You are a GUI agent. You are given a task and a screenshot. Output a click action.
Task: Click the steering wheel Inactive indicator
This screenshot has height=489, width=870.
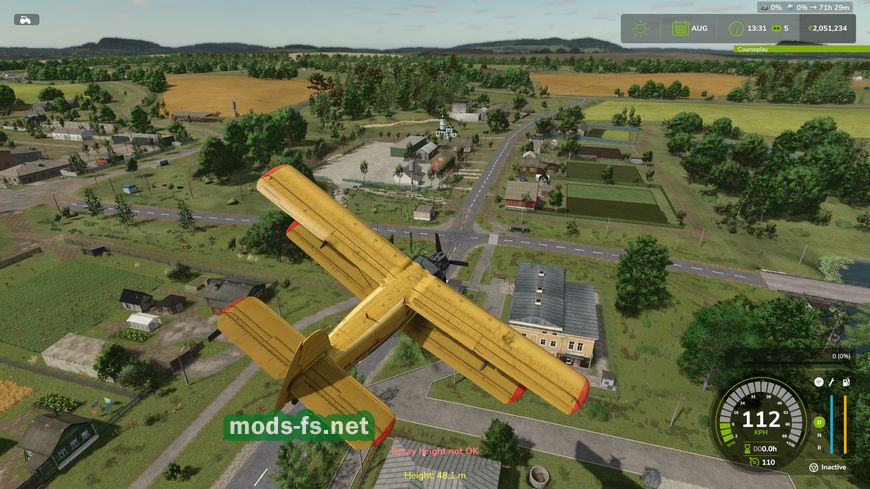coord(812,466)
